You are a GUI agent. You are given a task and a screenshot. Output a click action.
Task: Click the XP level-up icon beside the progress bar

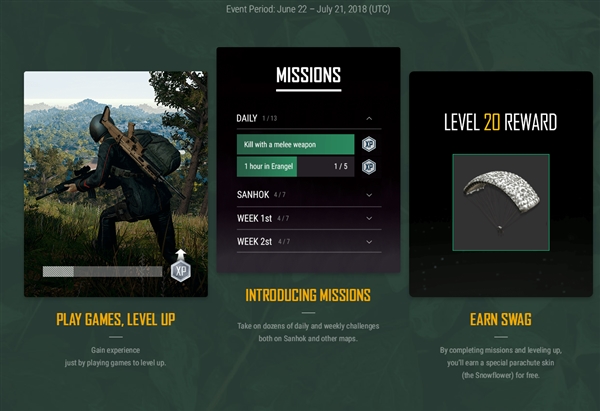click(180, 267)
